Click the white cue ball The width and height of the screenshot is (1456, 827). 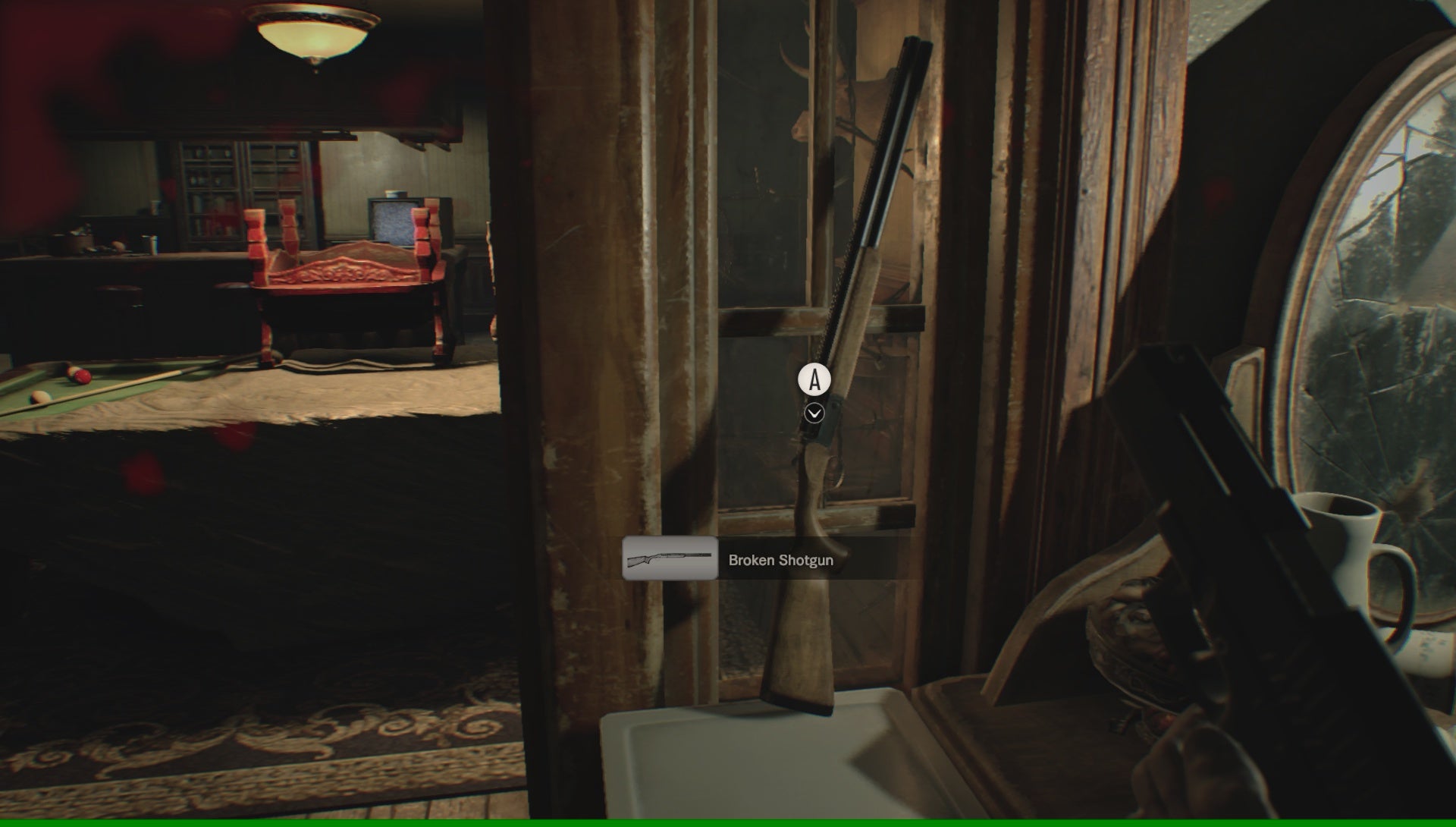tap(39, 396)
